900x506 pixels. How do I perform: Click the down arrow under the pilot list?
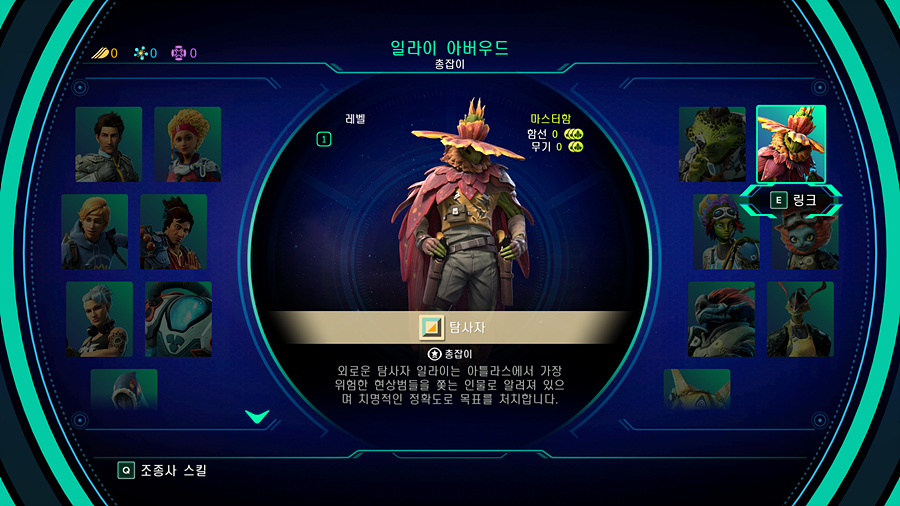257,416
